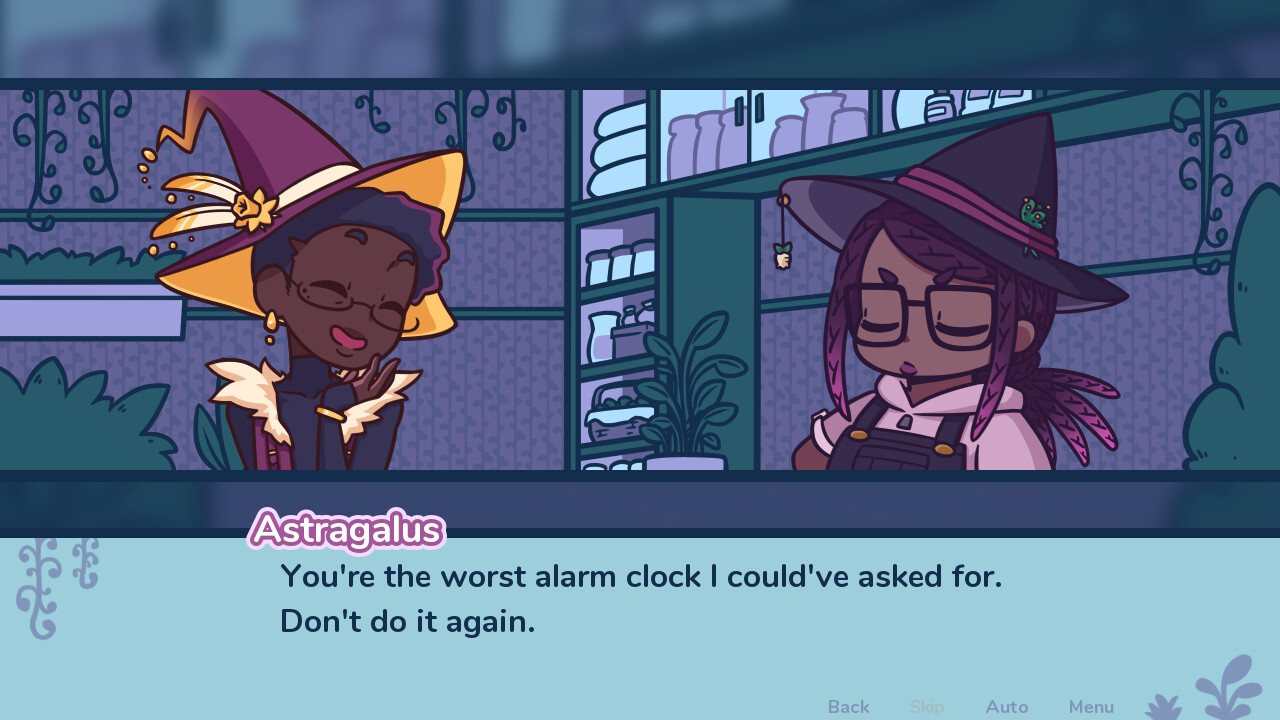The image size is (1280, 720).
Task: Skip through the dialogue
Action: pyautogui.click(x=927, y=707)
